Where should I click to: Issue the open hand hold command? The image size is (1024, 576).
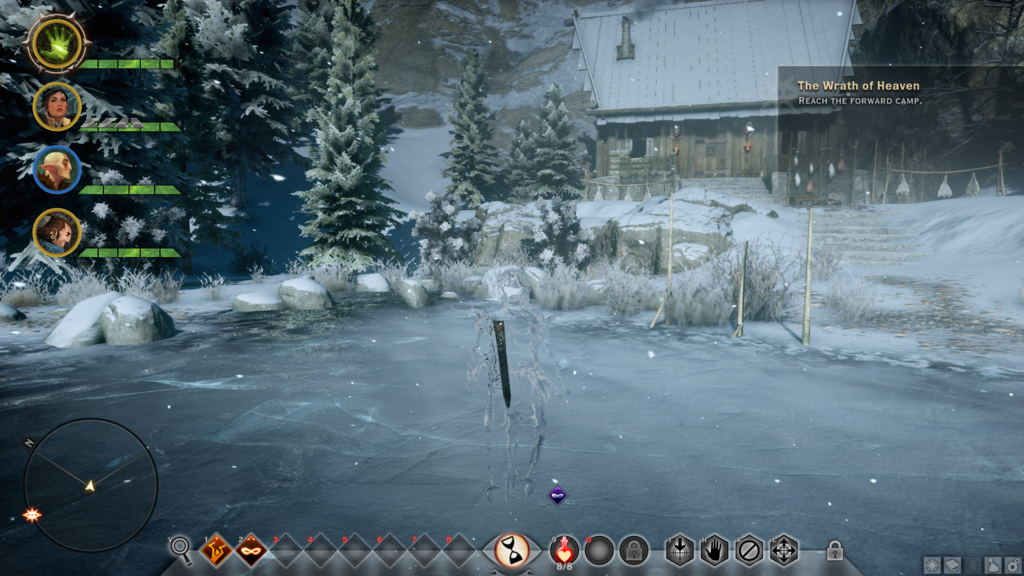point(714,550)
